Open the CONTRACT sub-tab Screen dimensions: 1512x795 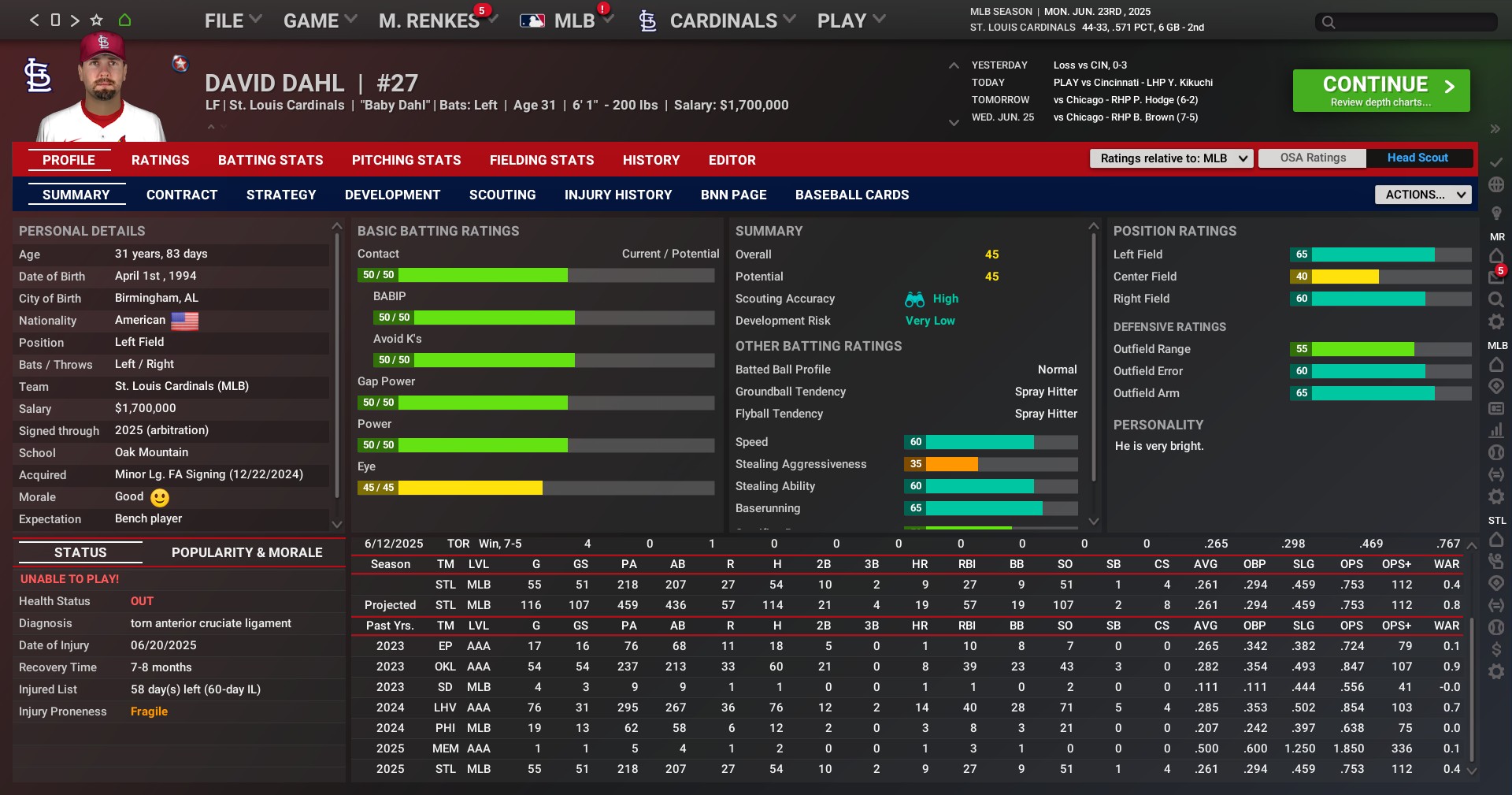[x=182, y=195]
